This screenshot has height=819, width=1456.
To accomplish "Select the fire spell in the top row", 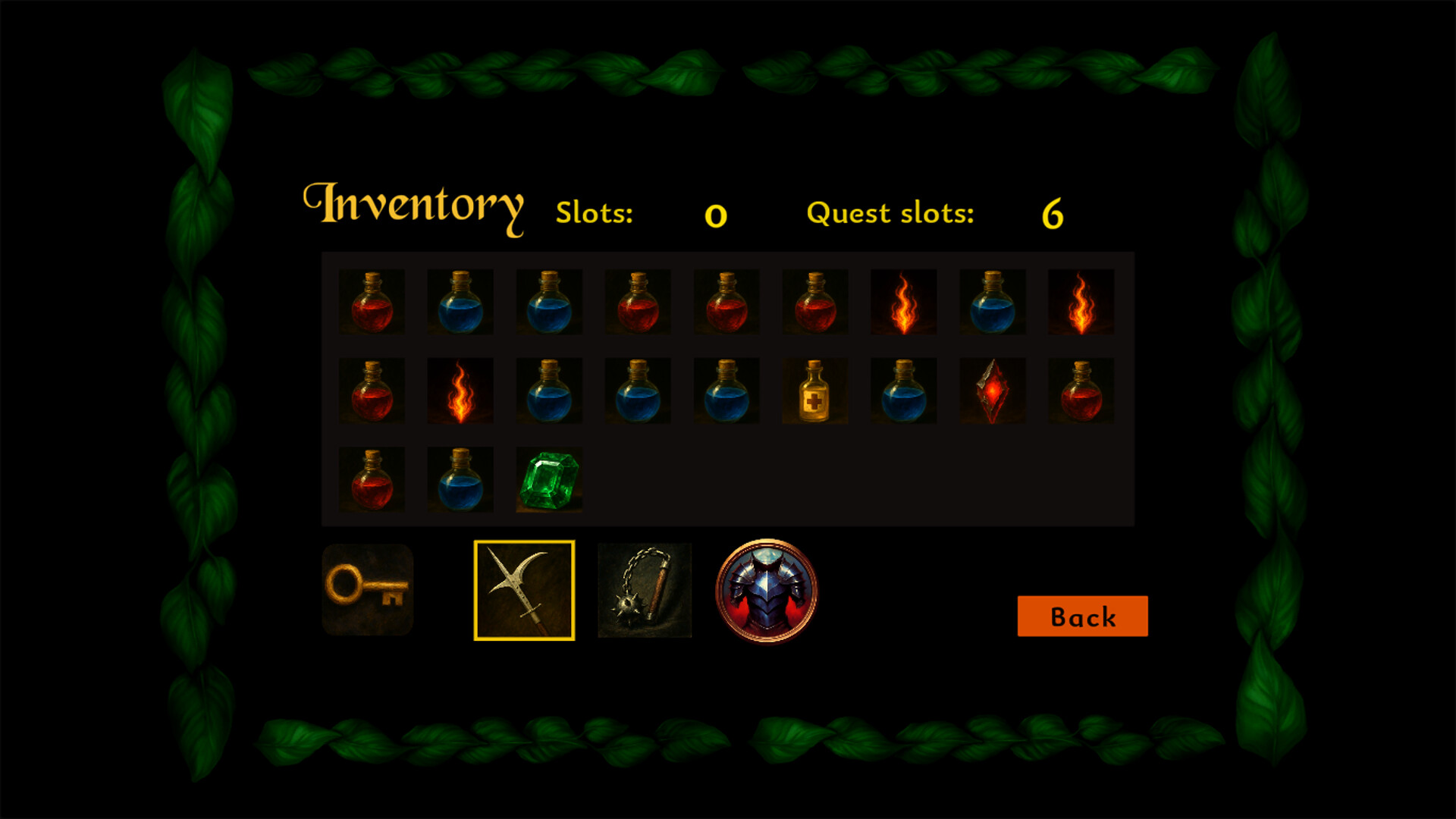I will (x=903, y=302).
